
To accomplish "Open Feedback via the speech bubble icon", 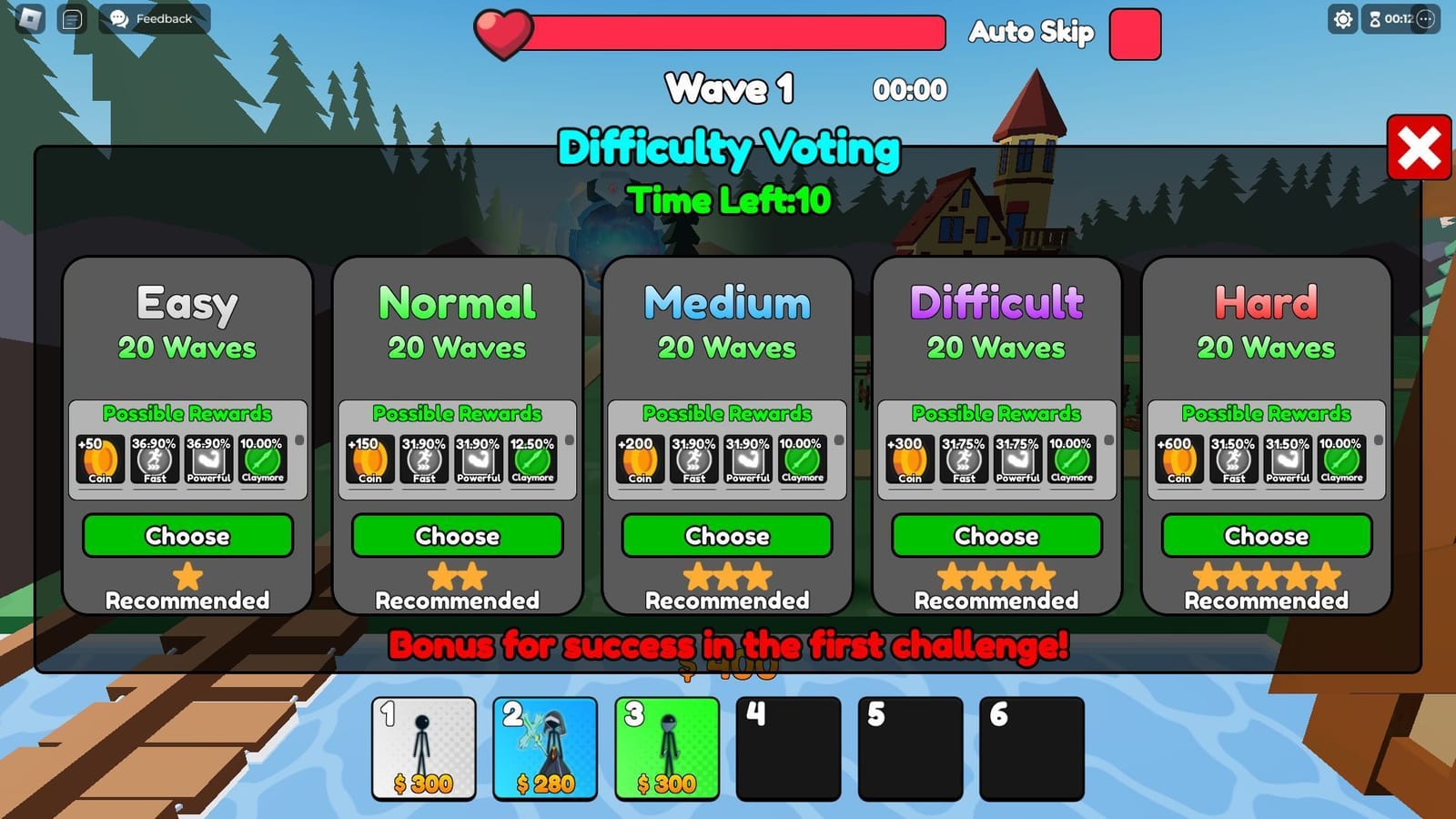I will [117, 17].
